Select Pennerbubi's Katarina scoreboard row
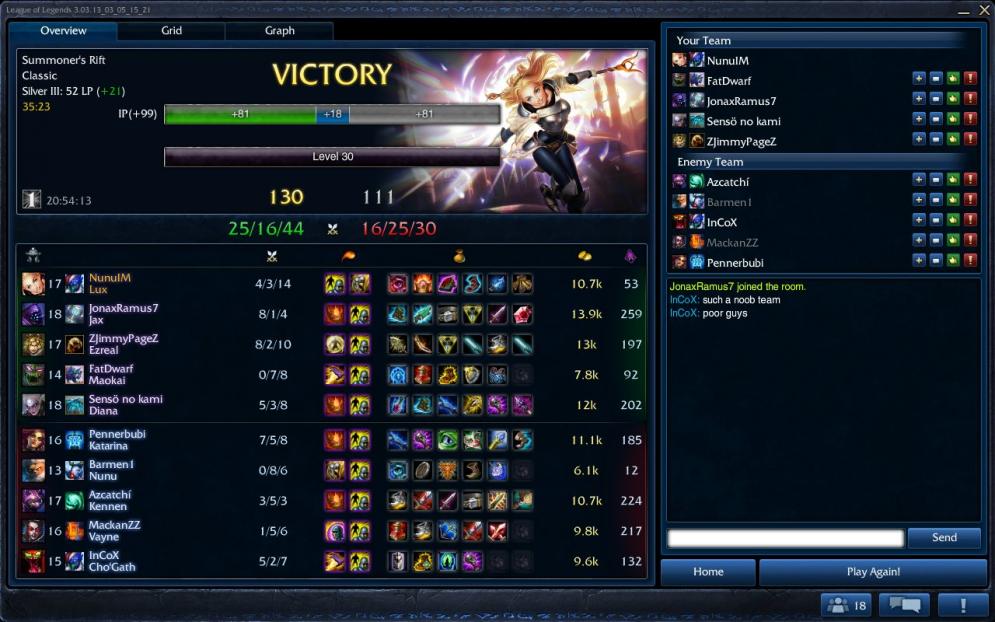The image size is (995, 622). [x=330, y=440]
